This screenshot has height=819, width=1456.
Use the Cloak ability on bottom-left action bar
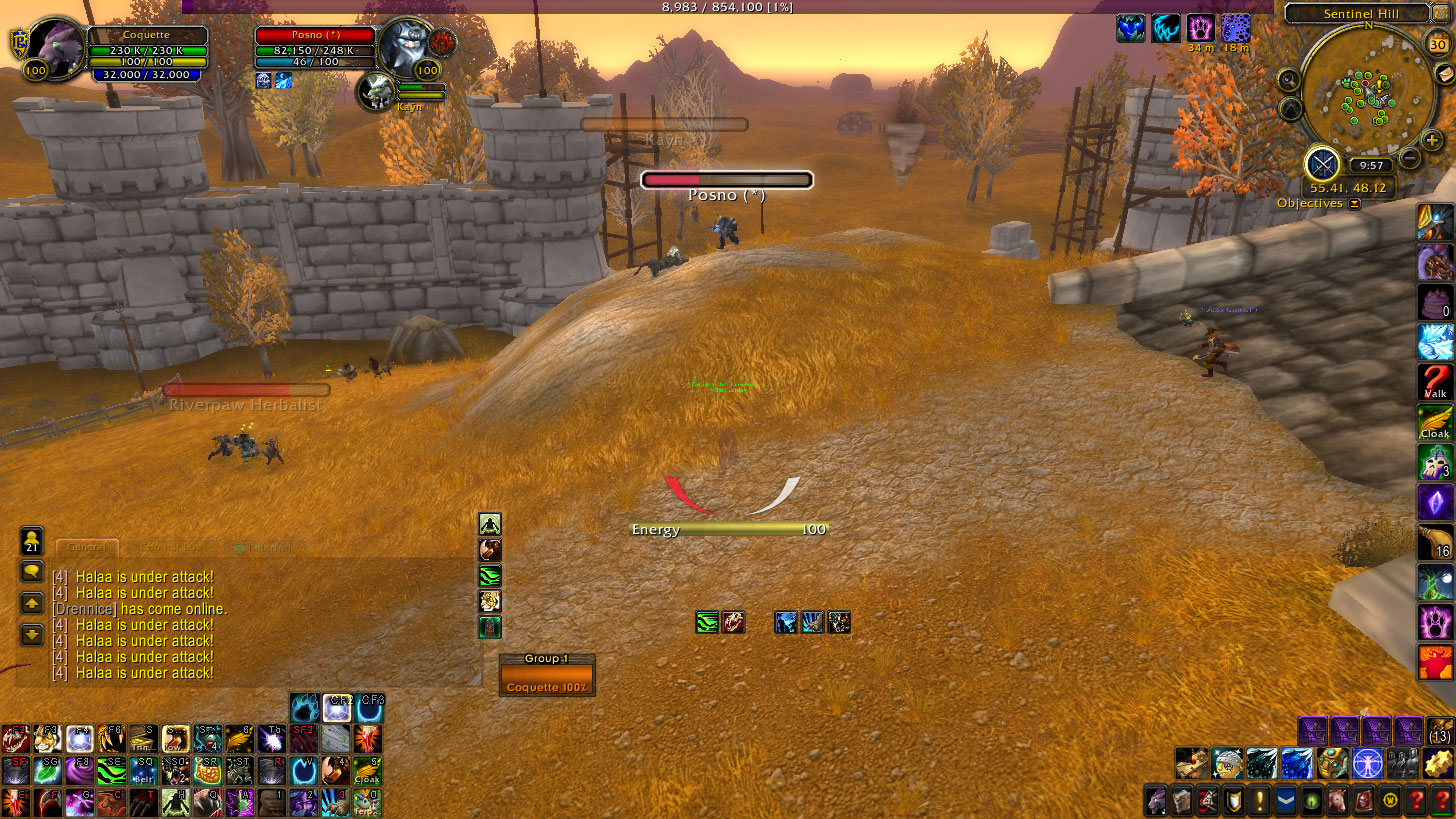[368, 771]
